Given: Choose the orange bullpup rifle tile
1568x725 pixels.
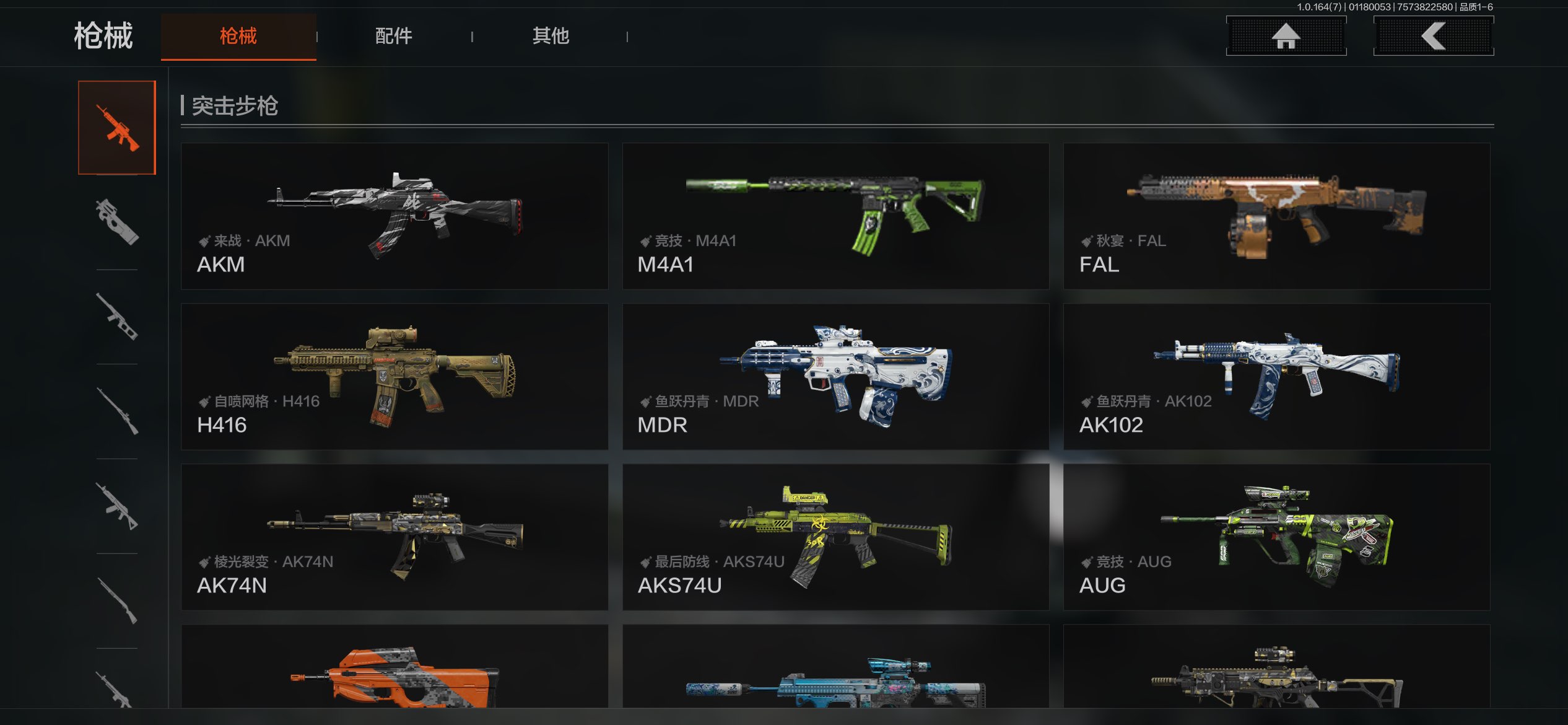Looking at the screenshot, I should 394,669.
